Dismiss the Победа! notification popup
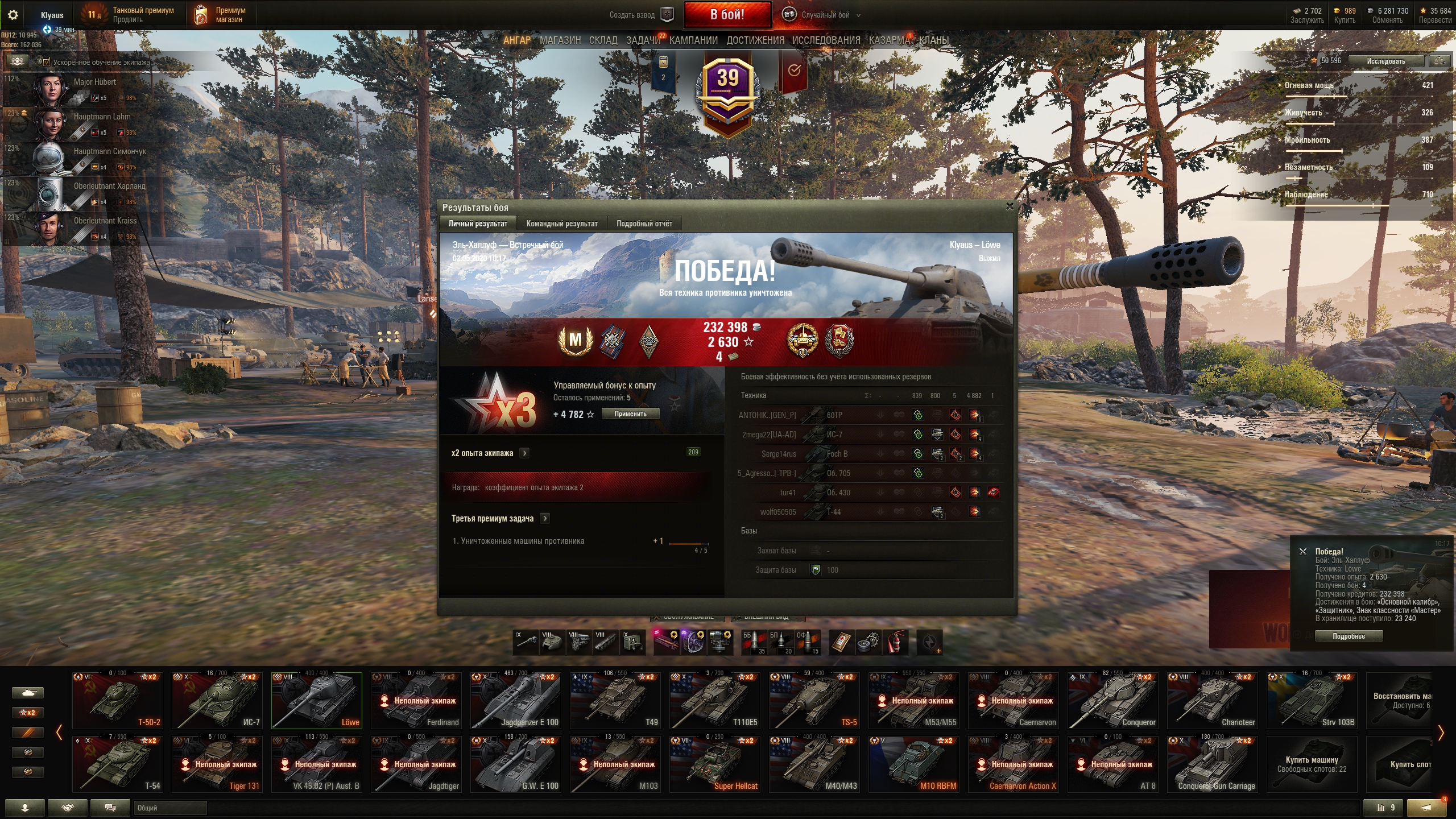Screen dimensions: 1456x819 [1303, 552]
